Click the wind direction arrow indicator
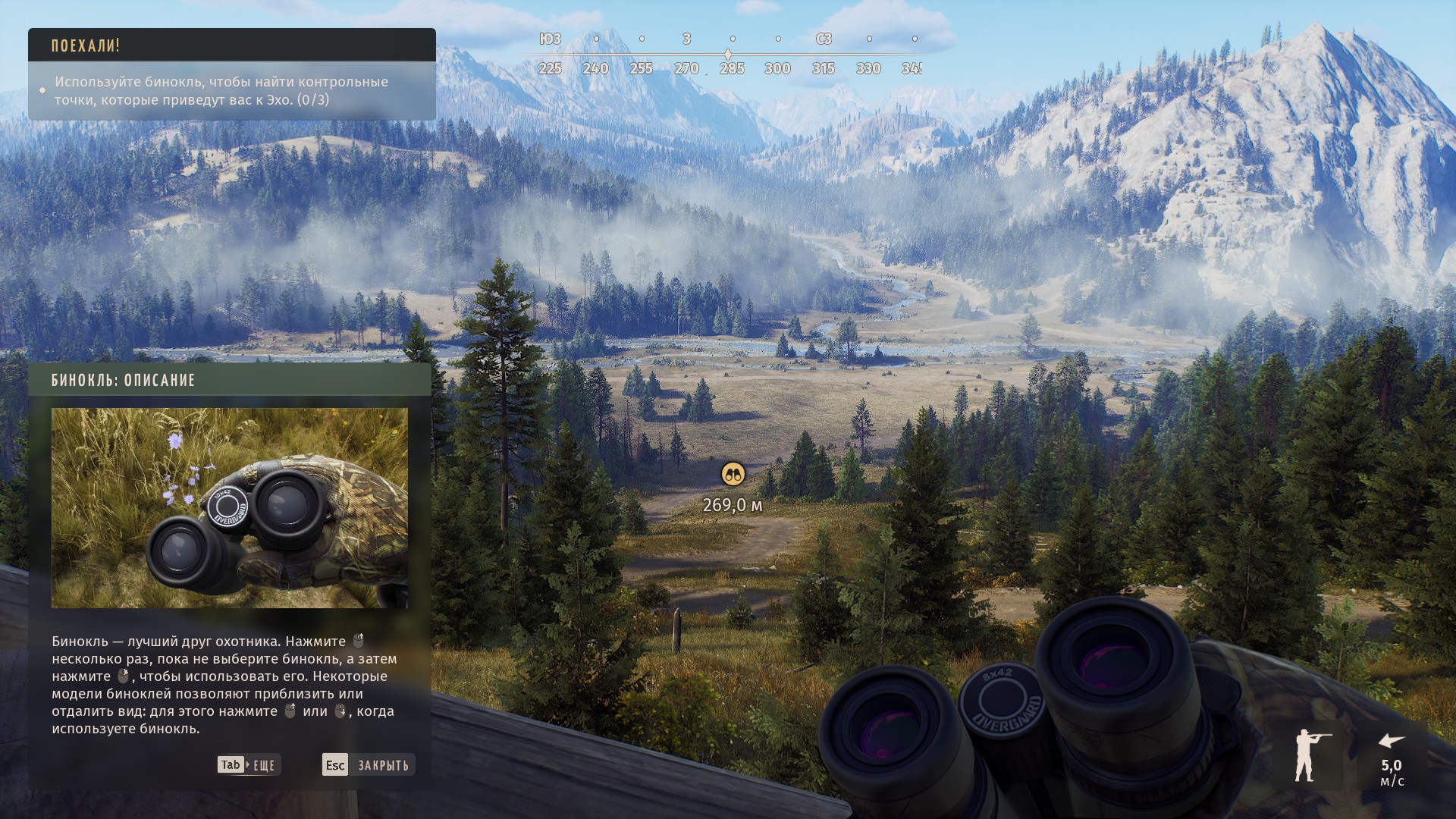 tap(1391, 741)
